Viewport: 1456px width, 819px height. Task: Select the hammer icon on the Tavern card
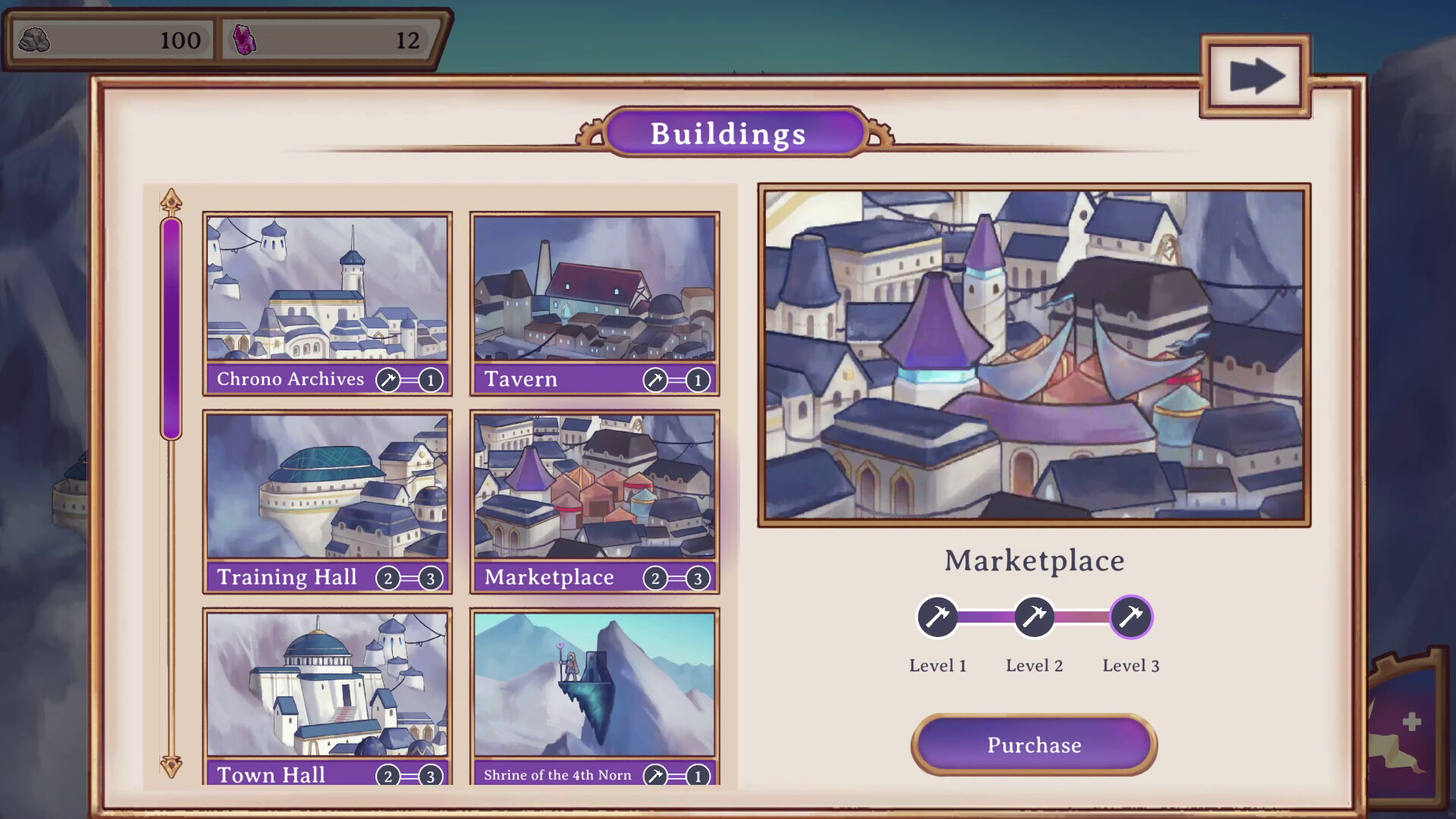point(657,380)
